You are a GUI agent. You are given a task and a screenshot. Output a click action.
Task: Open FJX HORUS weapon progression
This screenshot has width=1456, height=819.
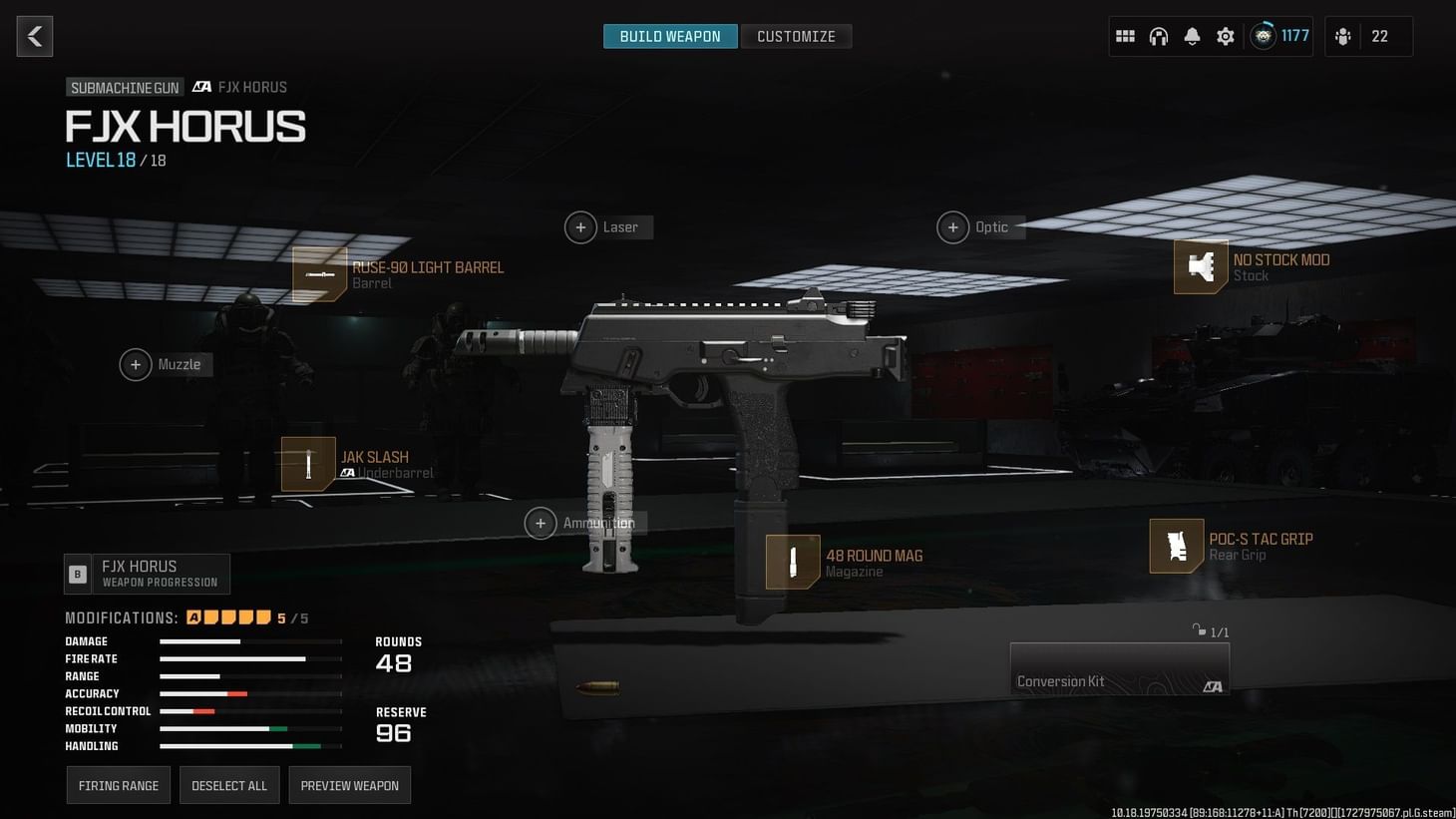click(146, 573)
